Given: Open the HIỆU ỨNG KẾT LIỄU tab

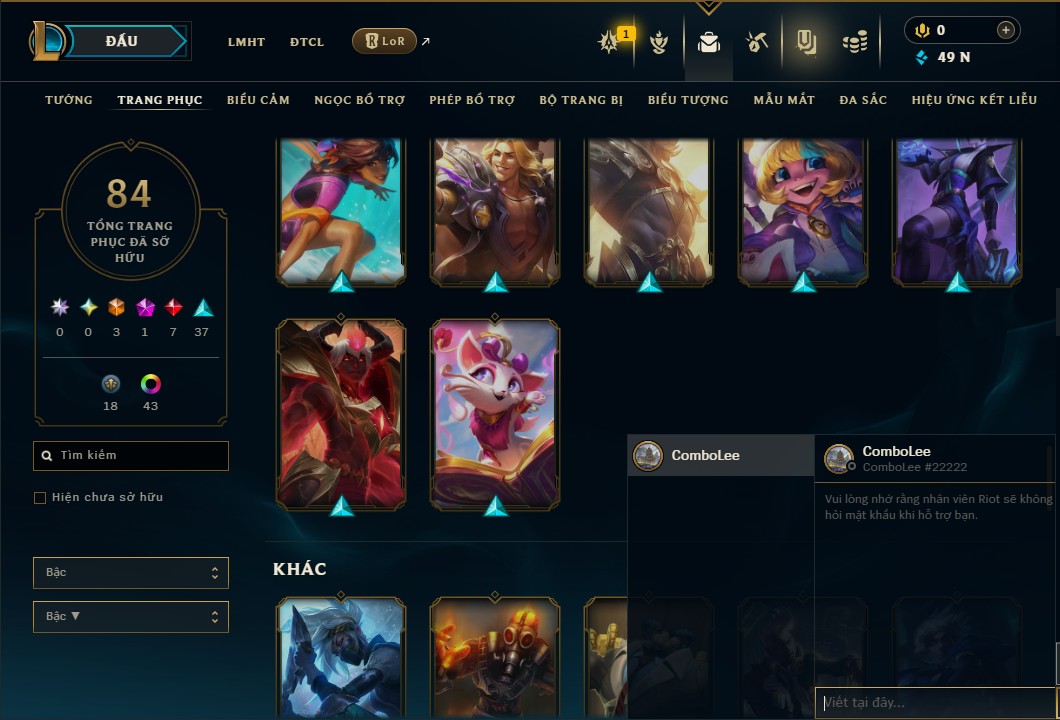Looking at the screenshot, I should point(974,100).
